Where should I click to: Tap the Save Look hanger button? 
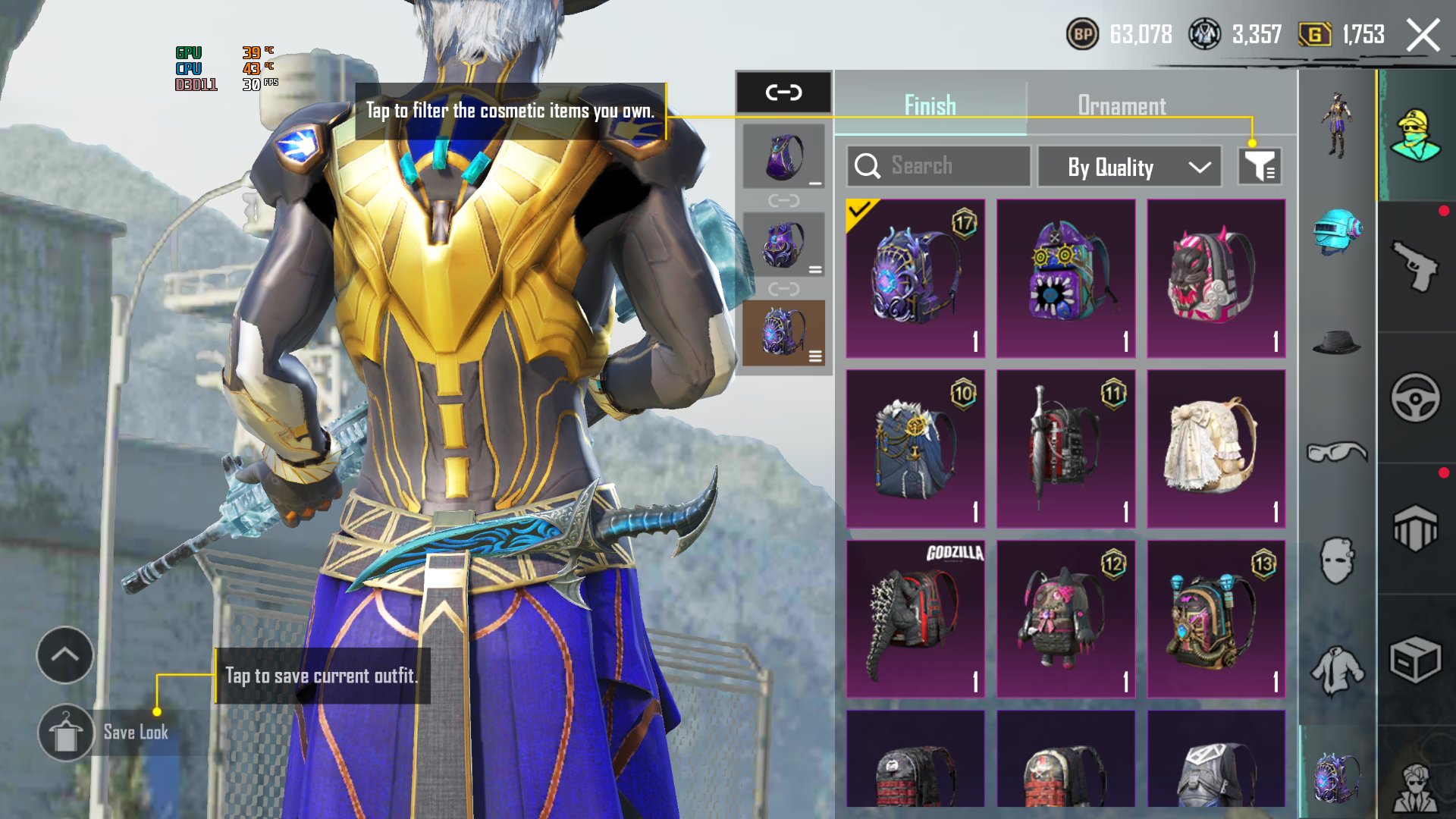pyautogui.click(x=66, y=733)
